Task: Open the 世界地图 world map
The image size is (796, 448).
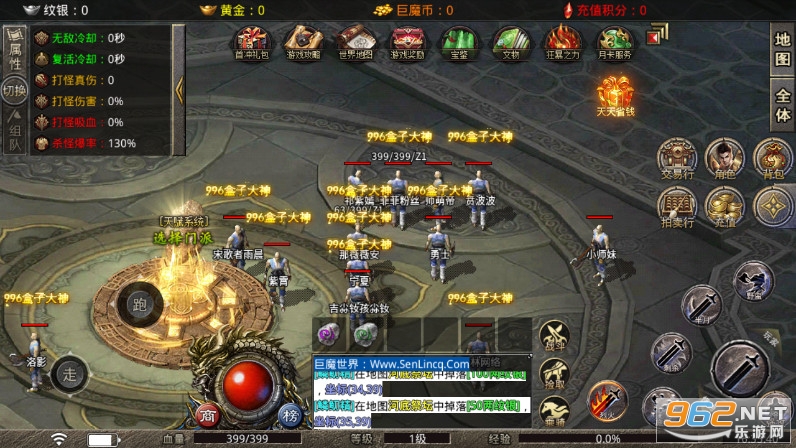Action: point(355,42)
